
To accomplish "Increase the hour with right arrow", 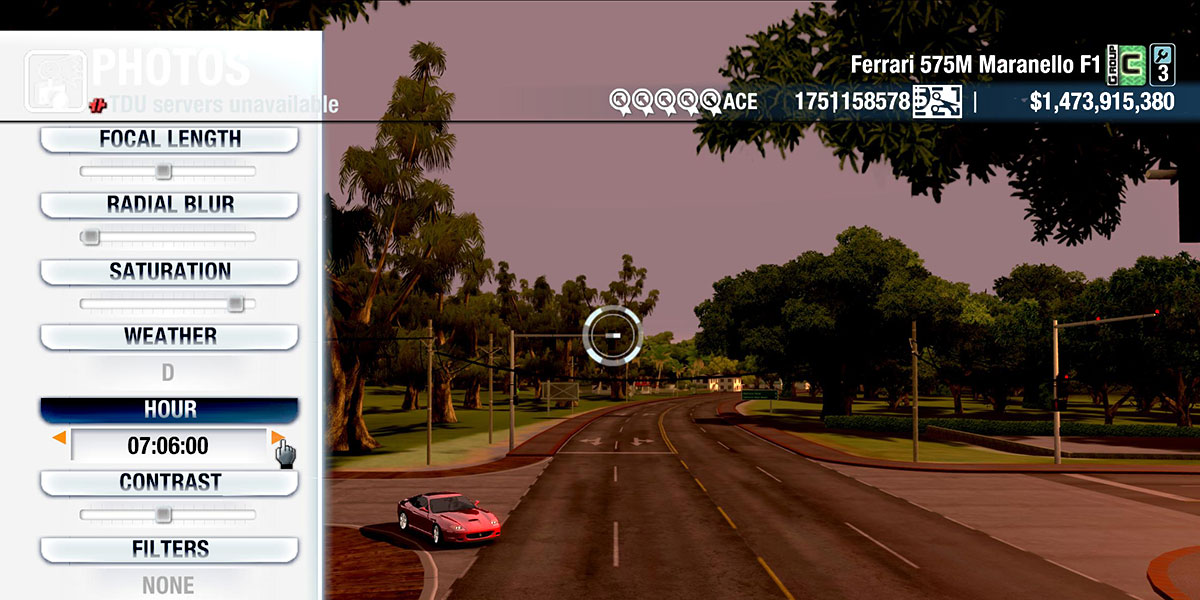I will pyautogui.click(x=276, y=438).
